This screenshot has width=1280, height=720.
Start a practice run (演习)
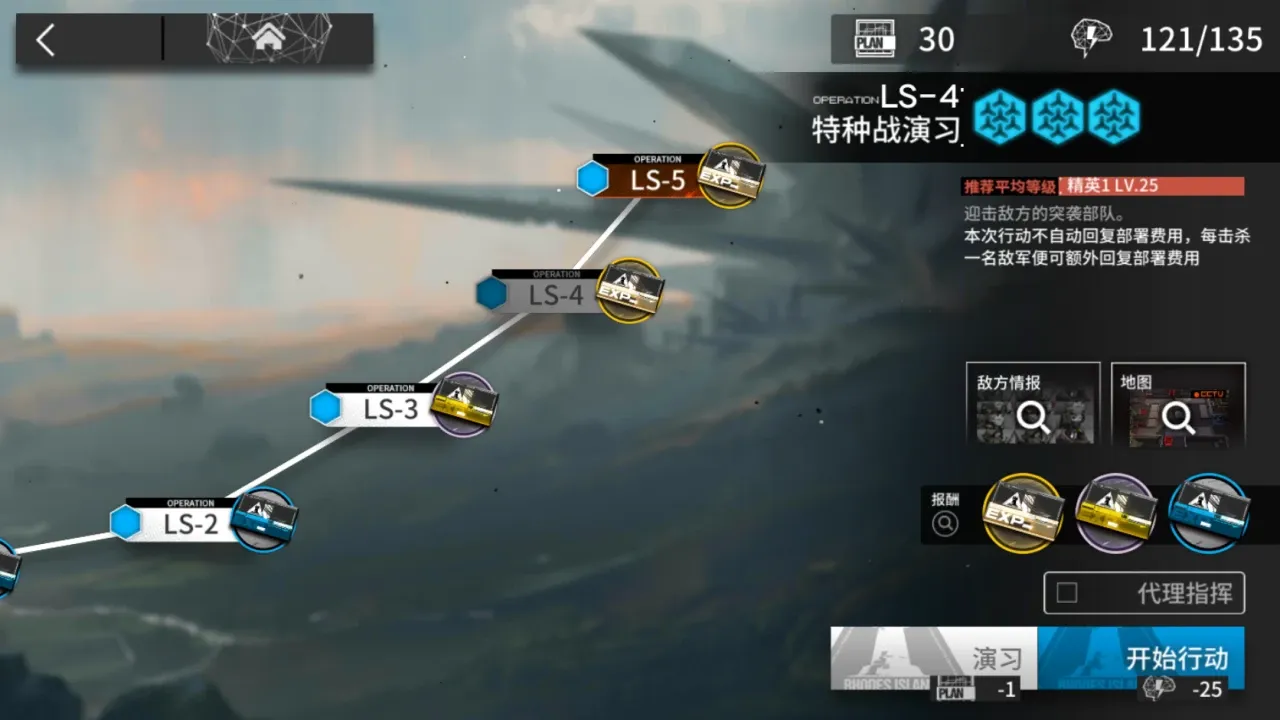coord(934,657)
